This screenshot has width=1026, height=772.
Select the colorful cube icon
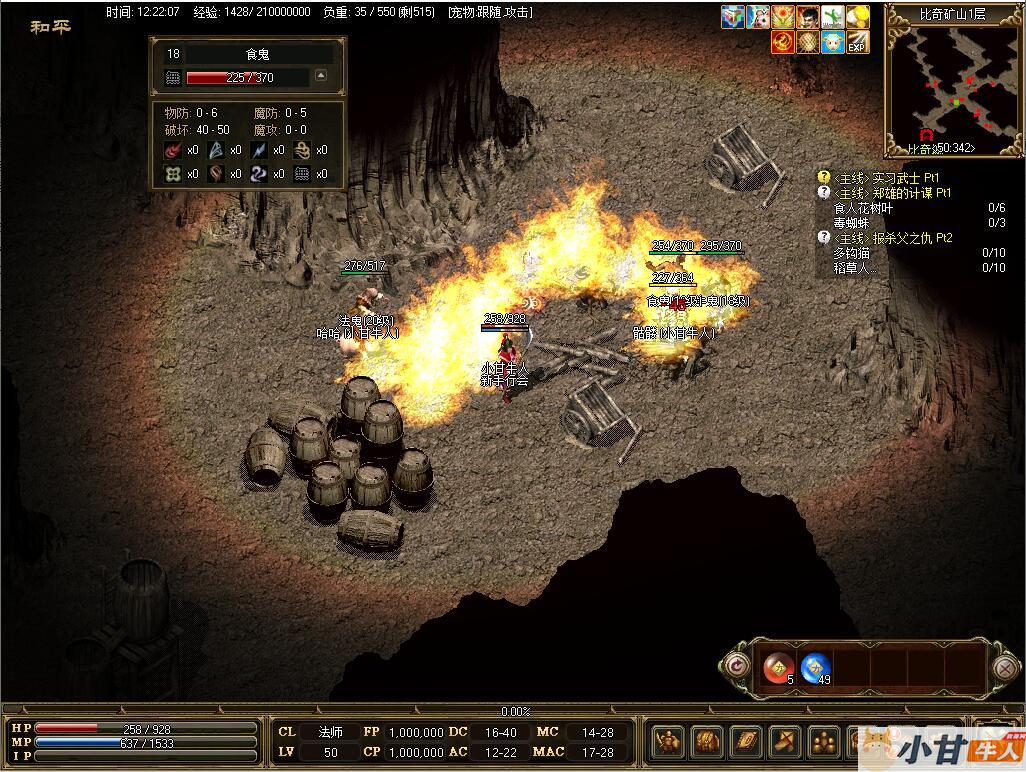click(x=733, y=17)
